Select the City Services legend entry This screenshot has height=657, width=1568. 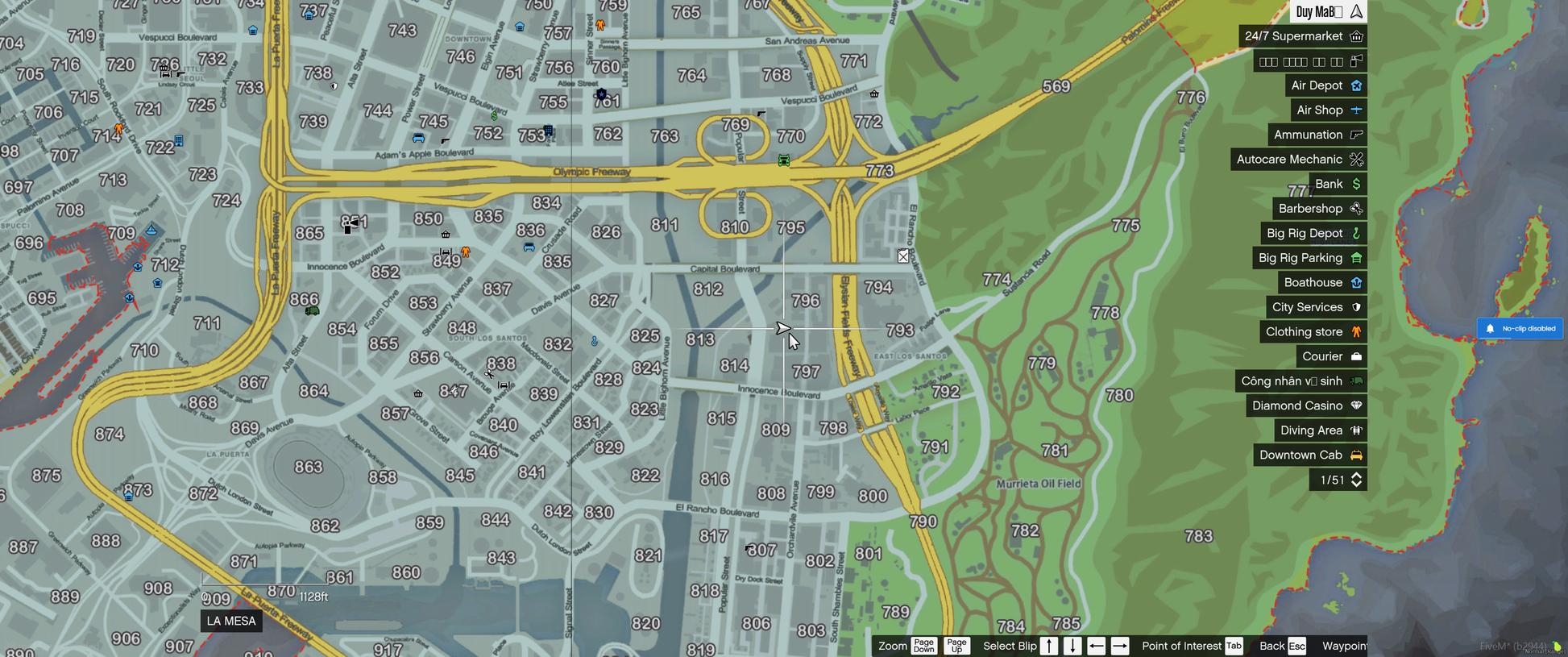pos(1316,307)
